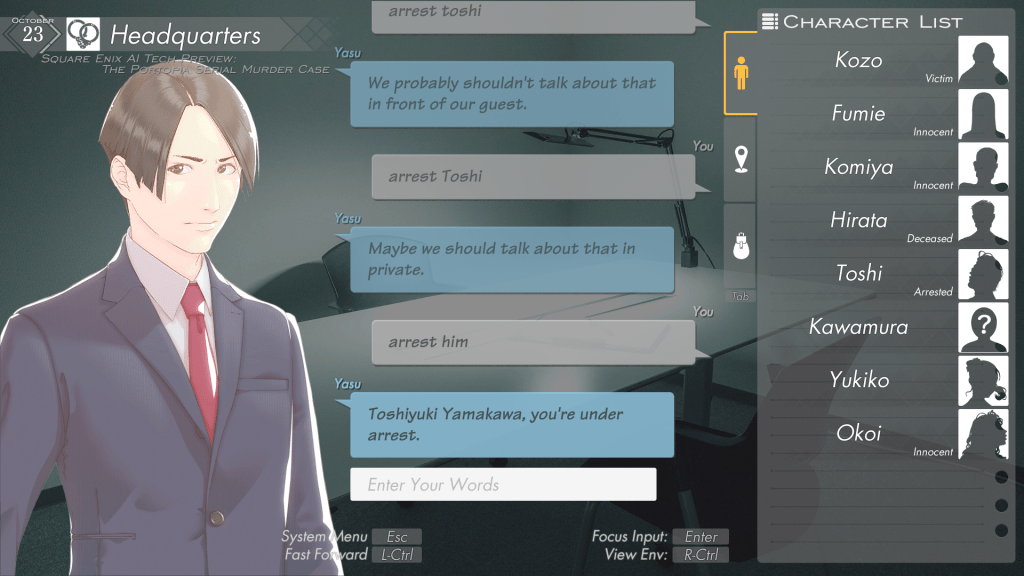The width and height of the screenshot is (1024, 576).
Task: Click the handcuffs icon beside Headquarters
Action: [83, 35]
